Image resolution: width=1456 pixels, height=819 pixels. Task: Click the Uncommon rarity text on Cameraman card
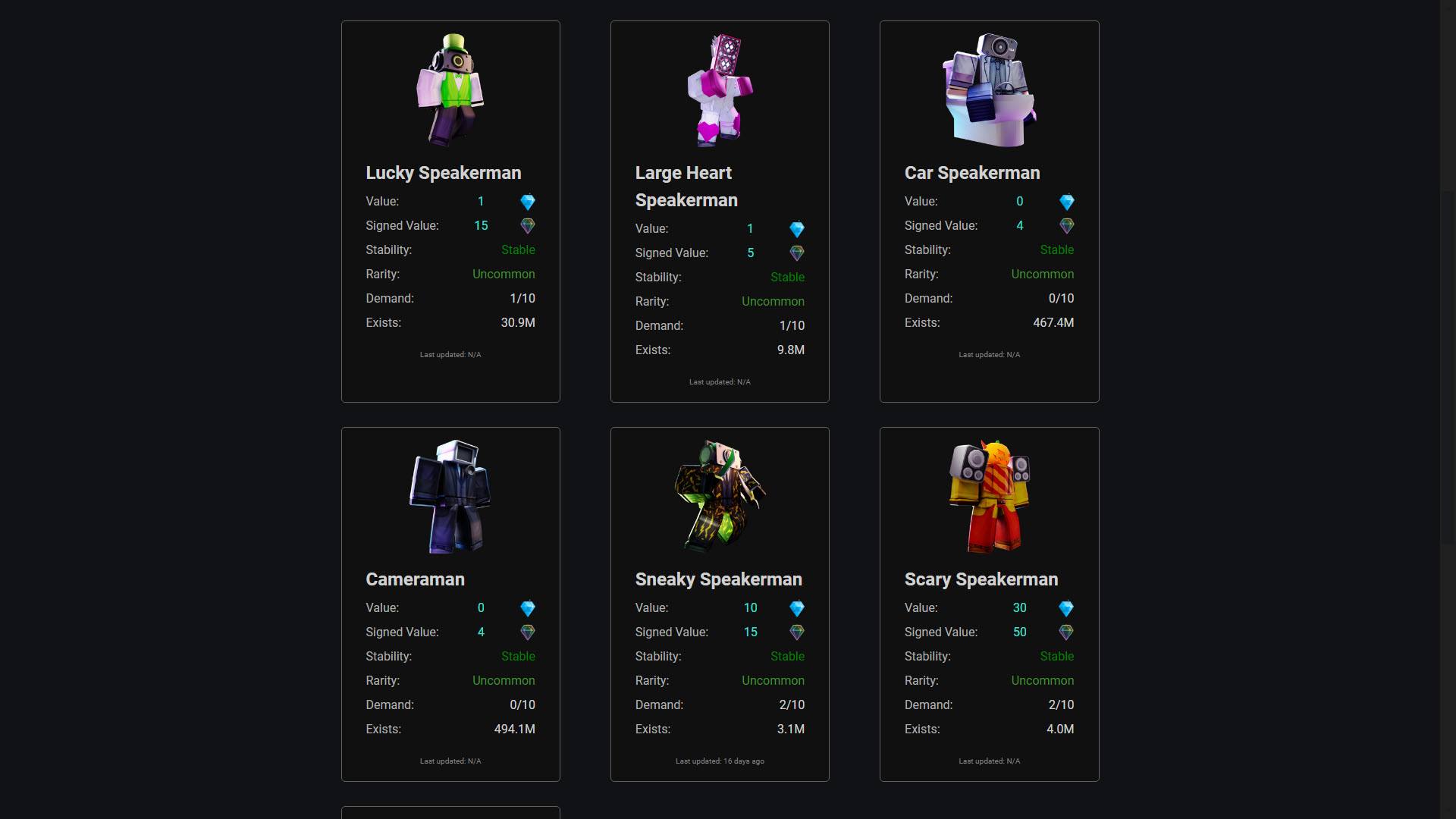point(504,680)
